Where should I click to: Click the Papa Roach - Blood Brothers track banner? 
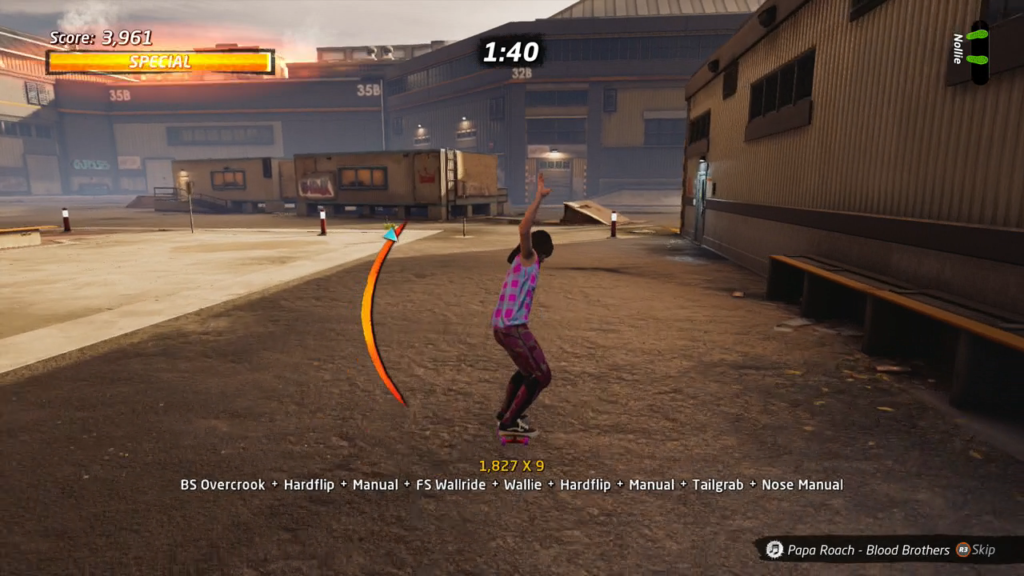coord(868,549)
